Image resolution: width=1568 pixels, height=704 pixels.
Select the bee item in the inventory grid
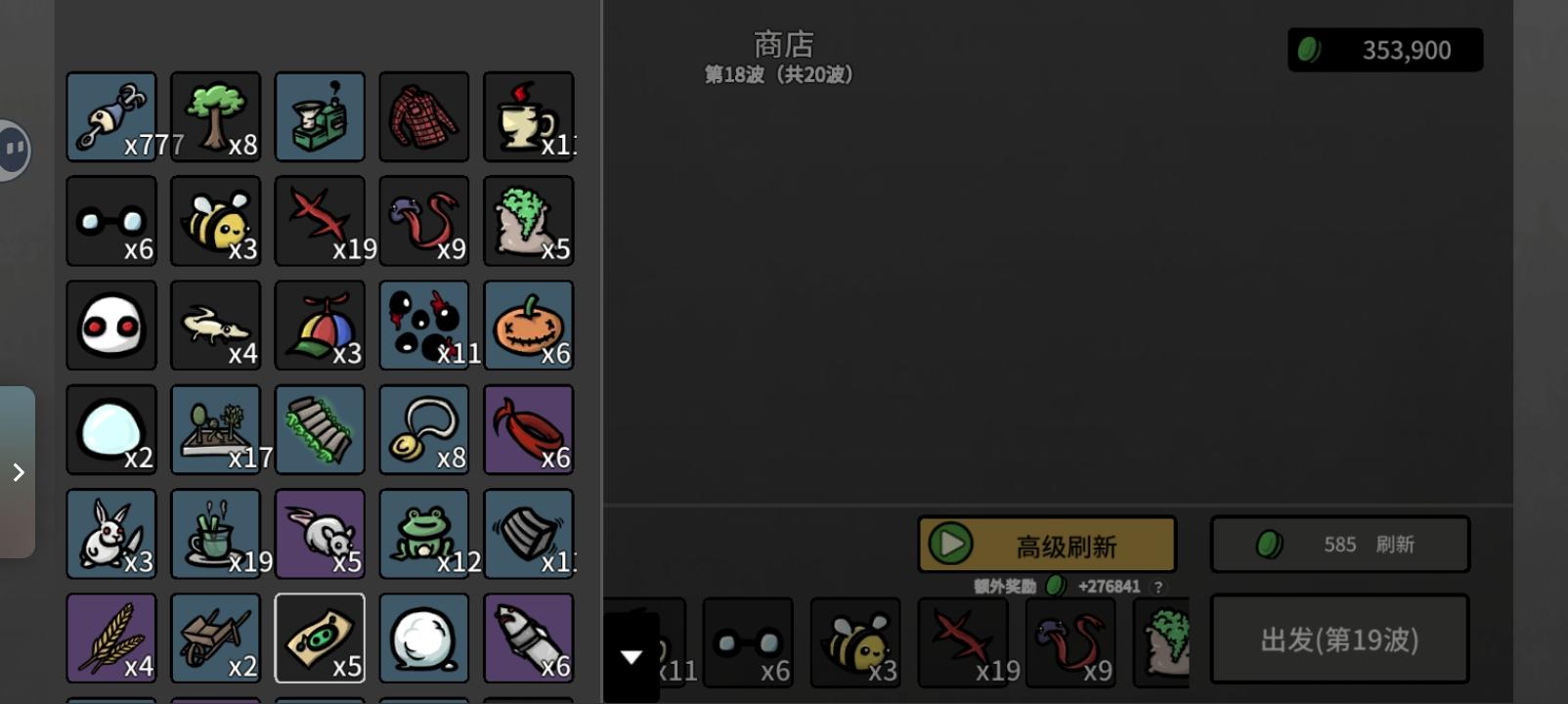[215, 221]
